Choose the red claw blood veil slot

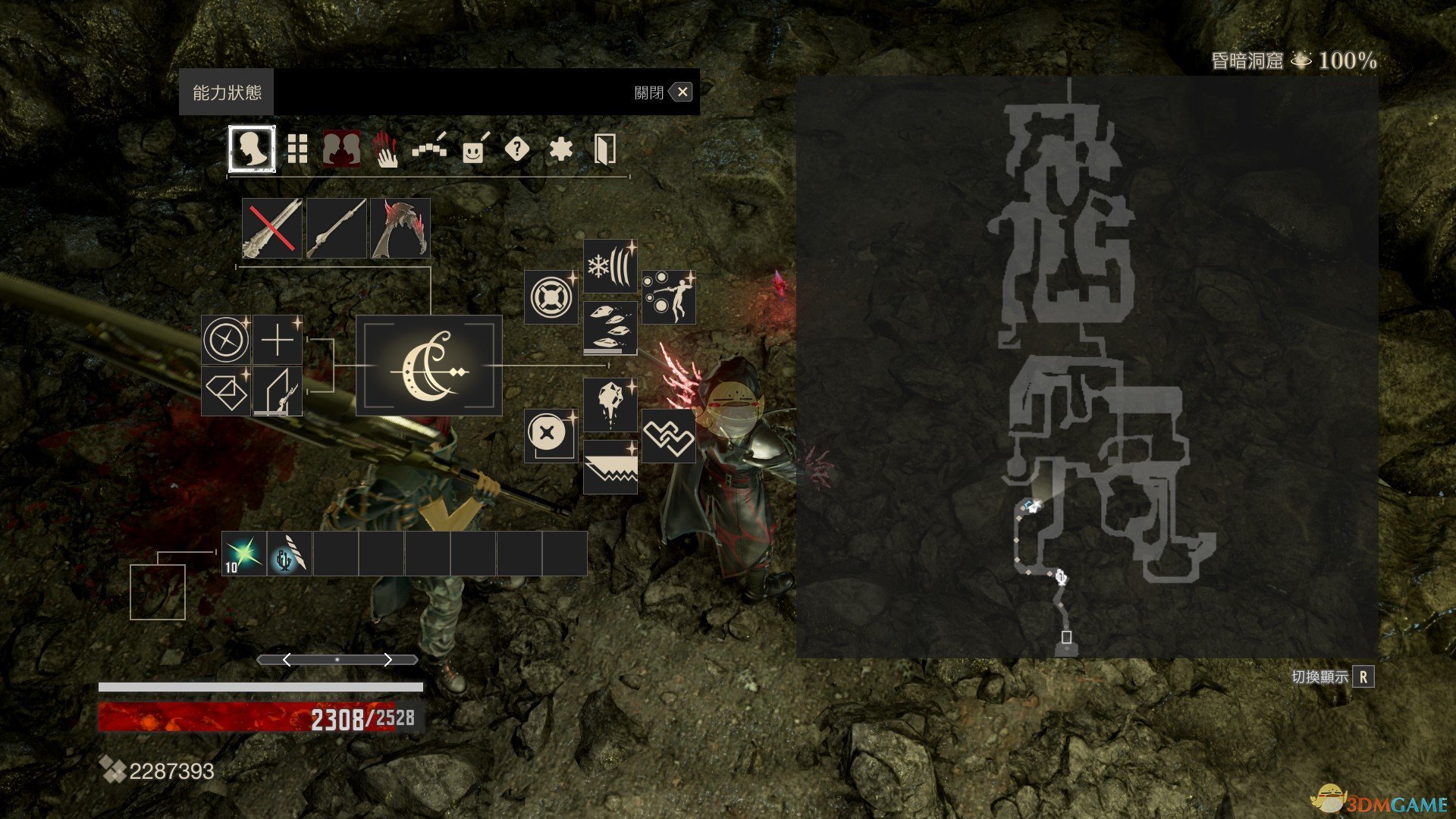coord(400,228)
